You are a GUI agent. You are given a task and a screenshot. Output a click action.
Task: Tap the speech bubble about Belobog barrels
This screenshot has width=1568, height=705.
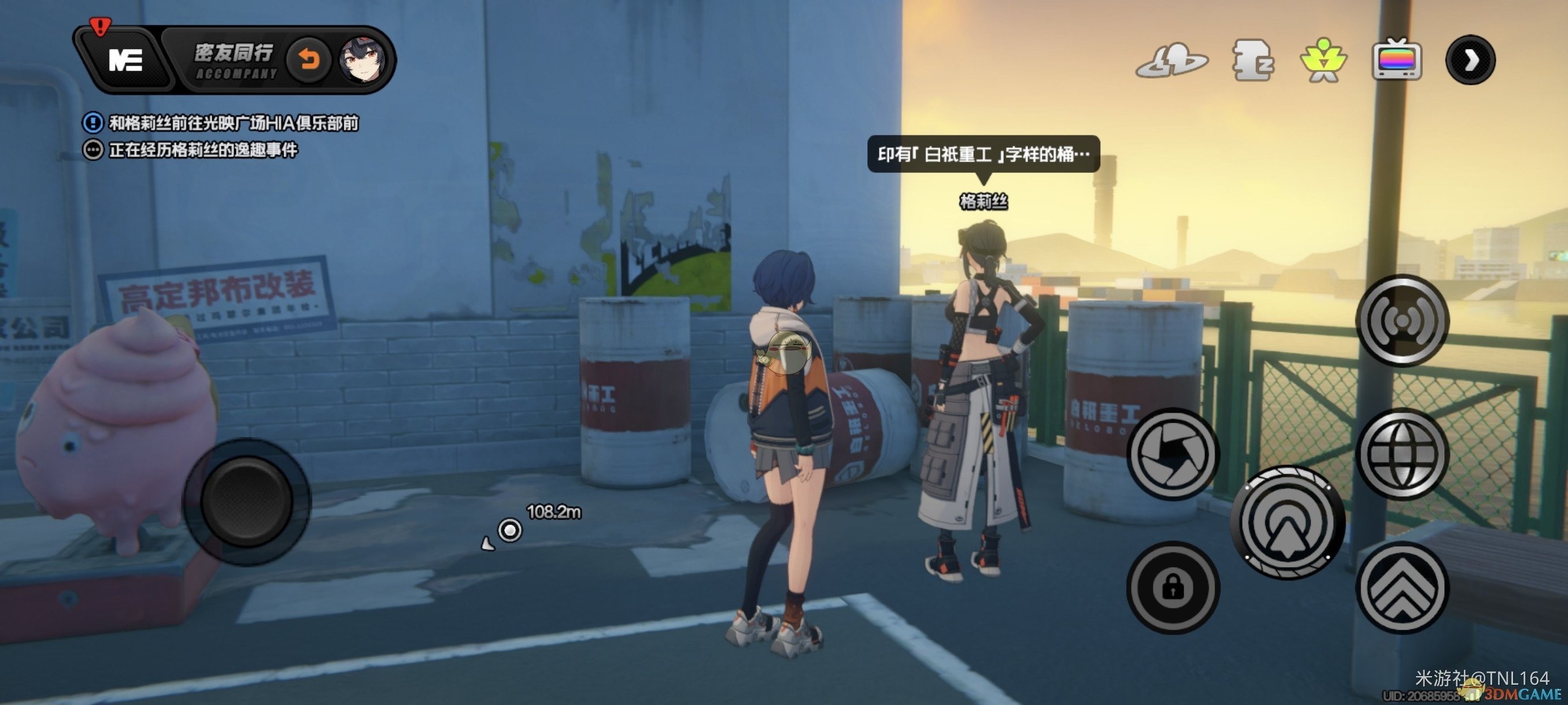click(x=983, y=154)
